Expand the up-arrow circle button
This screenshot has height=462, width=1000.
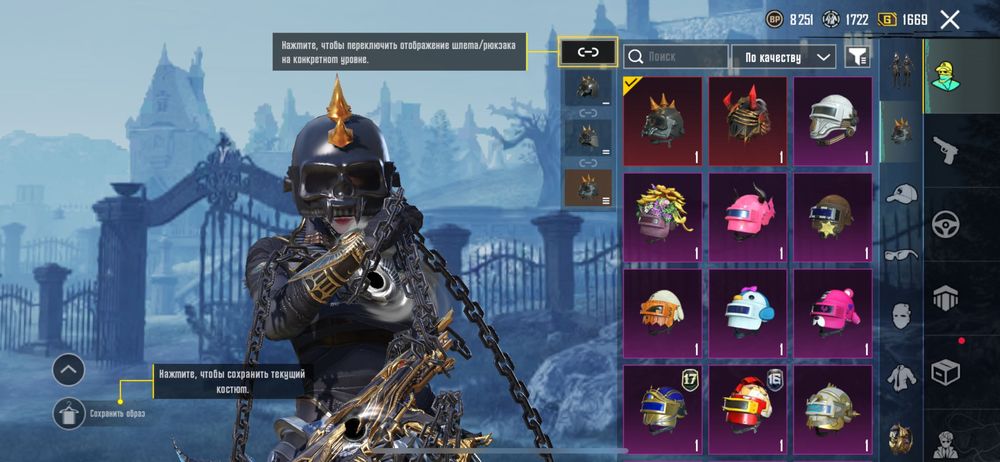(x=68, y=370)
